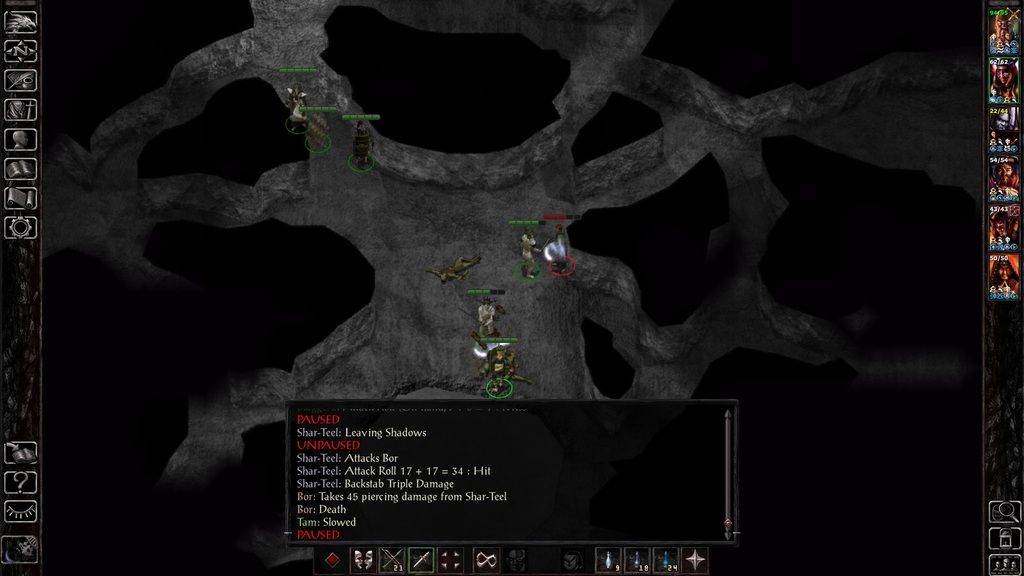Click the red diamond action button
This screenshot has width=1024, height=576.
pos(332,561)
